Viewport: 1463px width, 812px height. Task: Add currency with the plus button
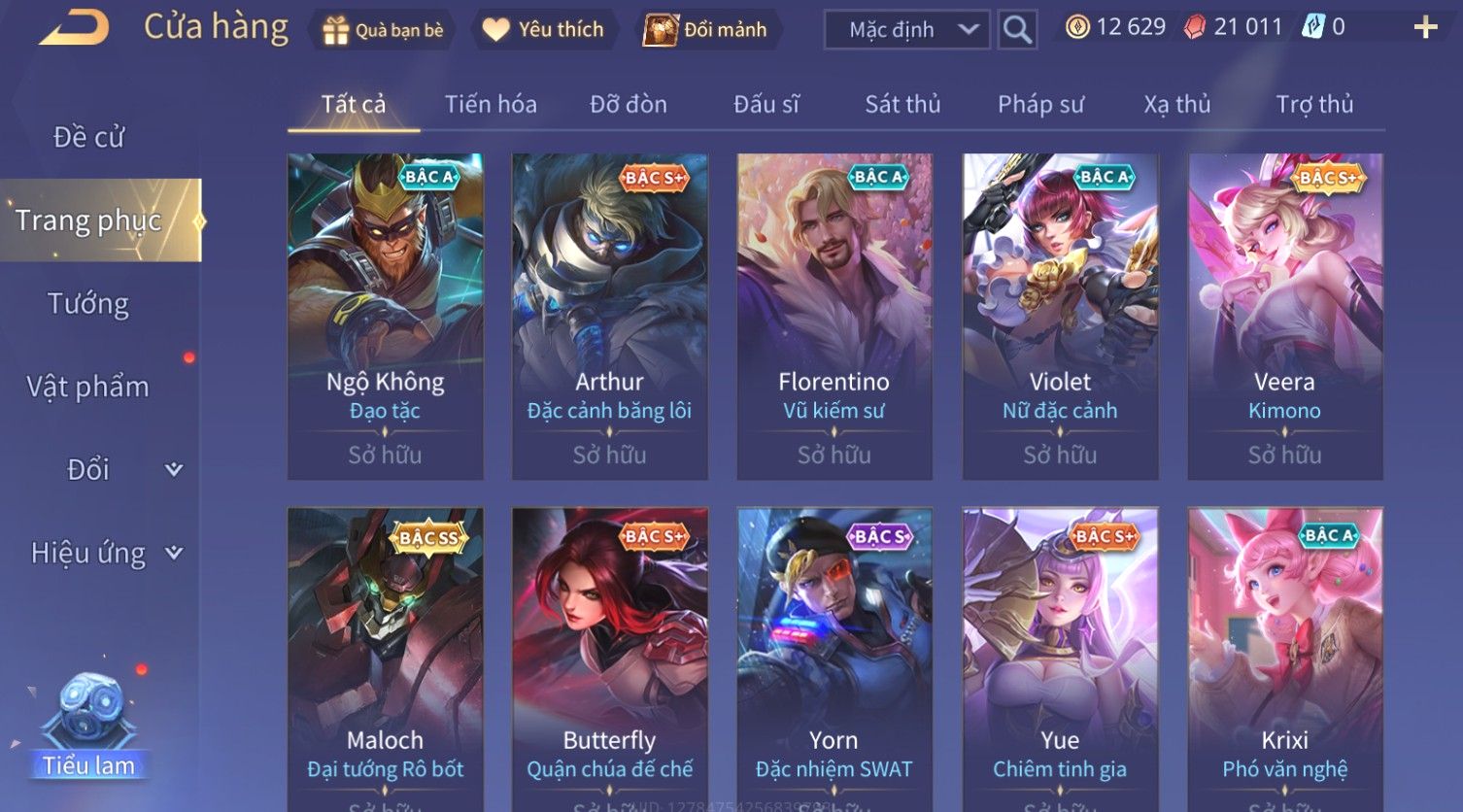(x=1424, y=27)
